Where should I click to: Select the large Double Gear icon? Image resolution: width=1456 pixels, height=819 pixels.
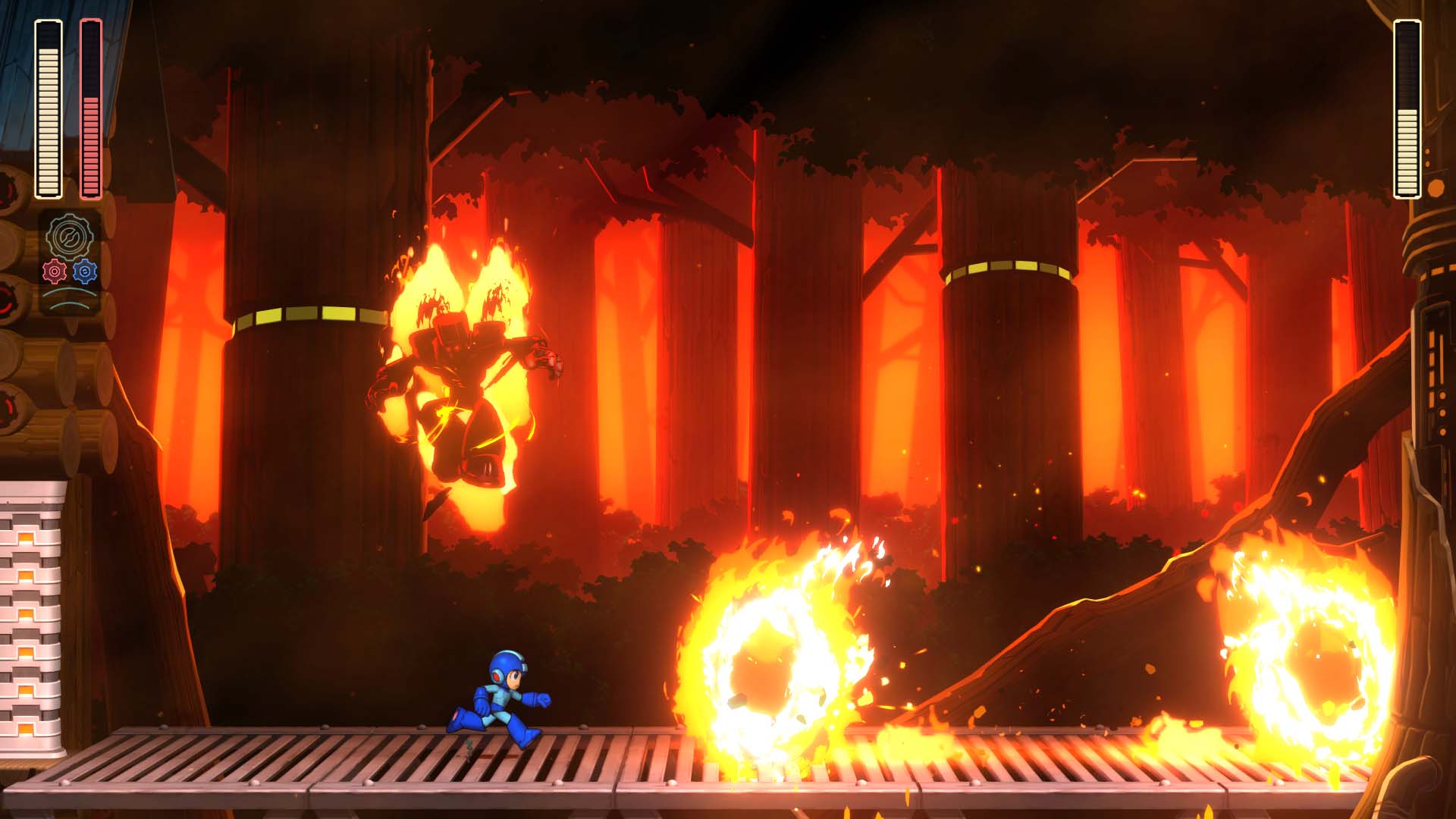point(70,236)
